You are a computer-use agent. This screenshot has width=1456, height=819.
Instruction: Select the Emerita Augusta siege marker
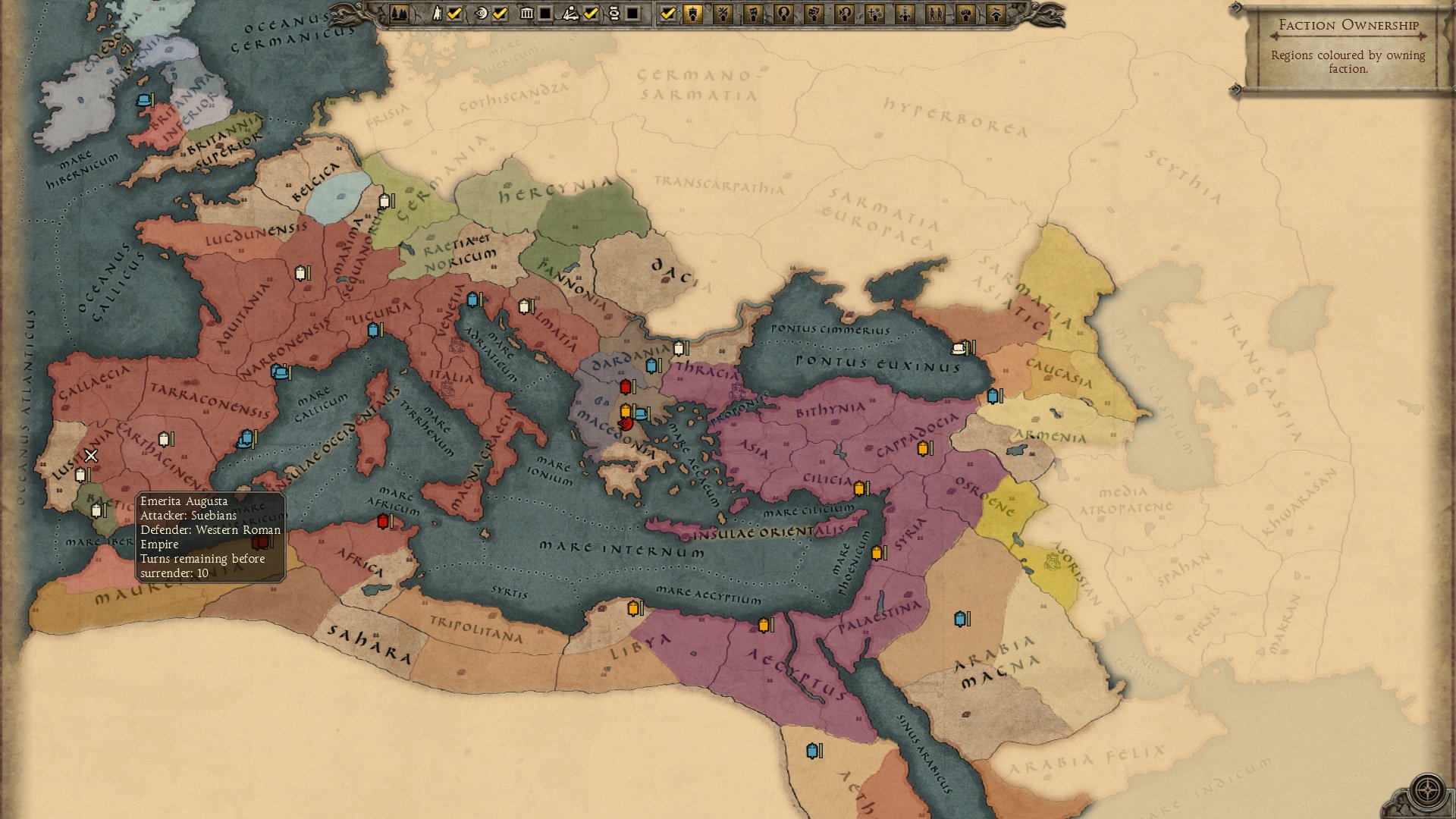coord(91,456)
